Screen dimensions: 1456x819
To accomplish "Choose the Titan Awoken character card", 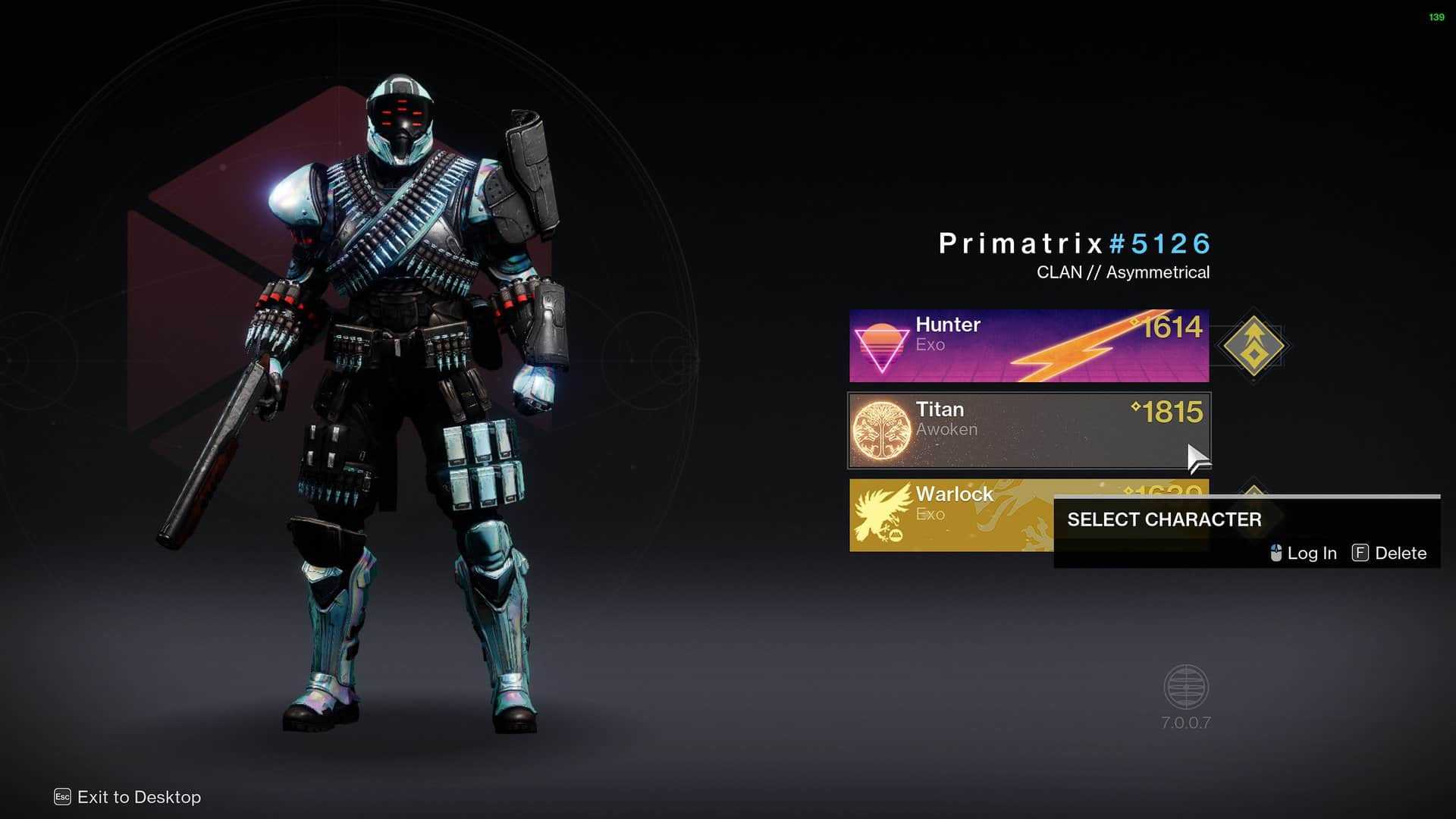I will click(x=1028, y=430).
